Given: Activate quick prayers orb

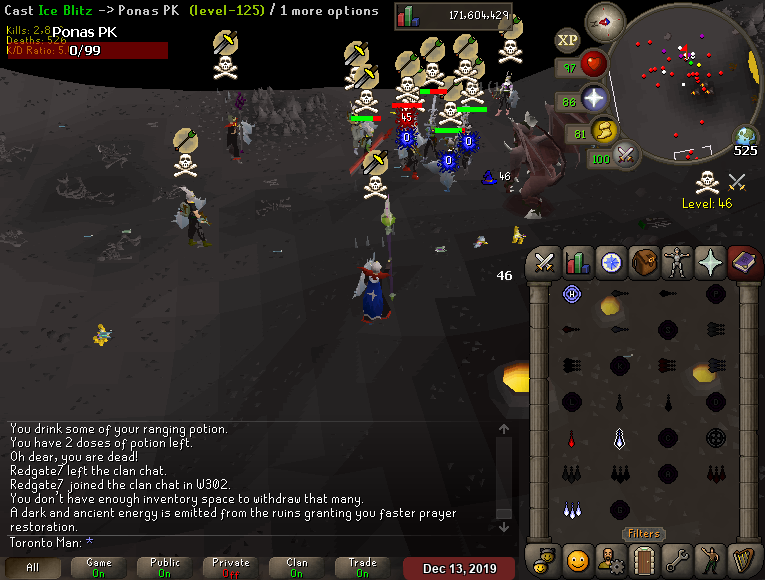Looking at the screenshot, I should click(595, 99).
